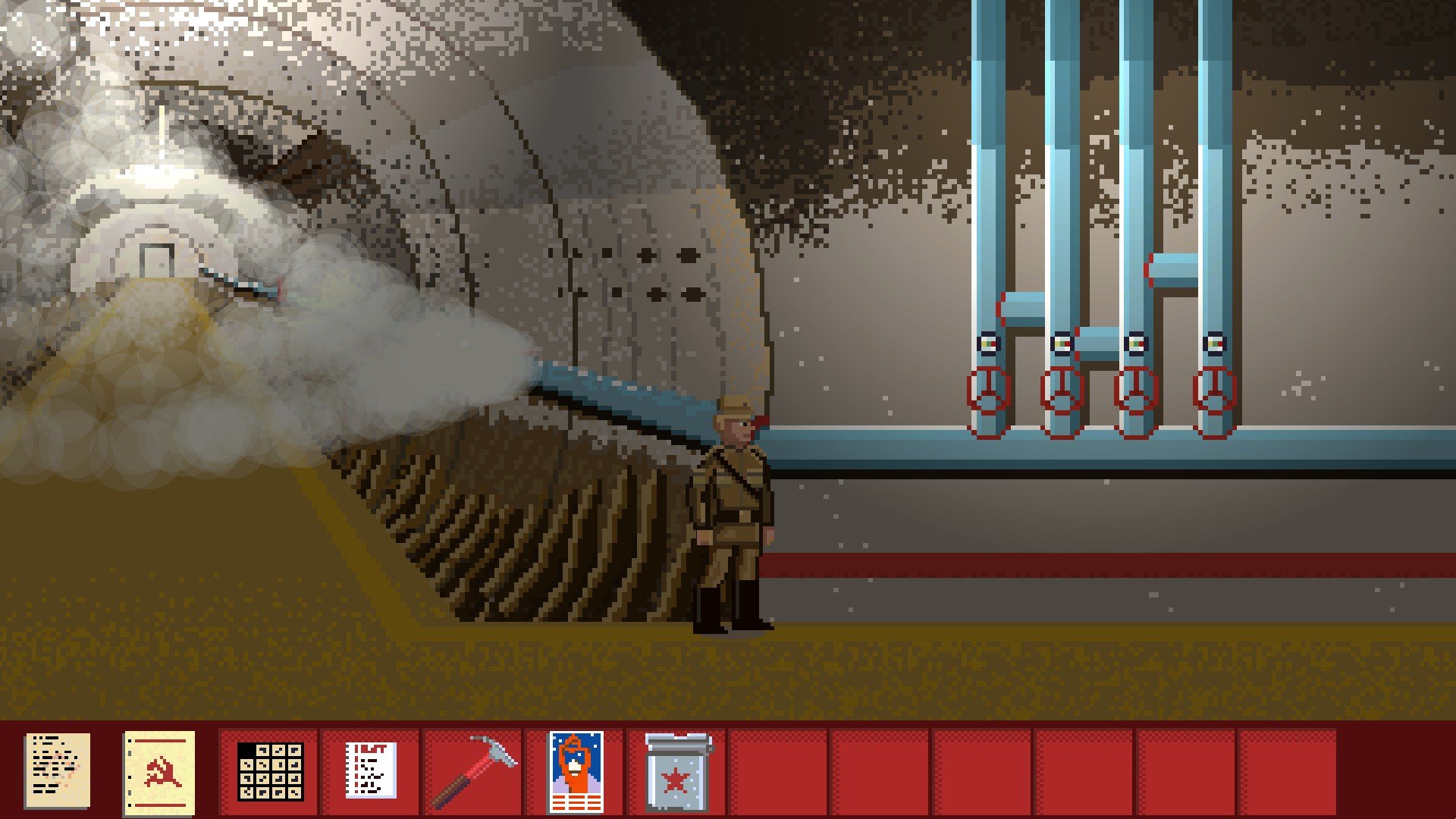Open the handwritten note document
The image size is (1456, 819).
[x=57, y=770]
